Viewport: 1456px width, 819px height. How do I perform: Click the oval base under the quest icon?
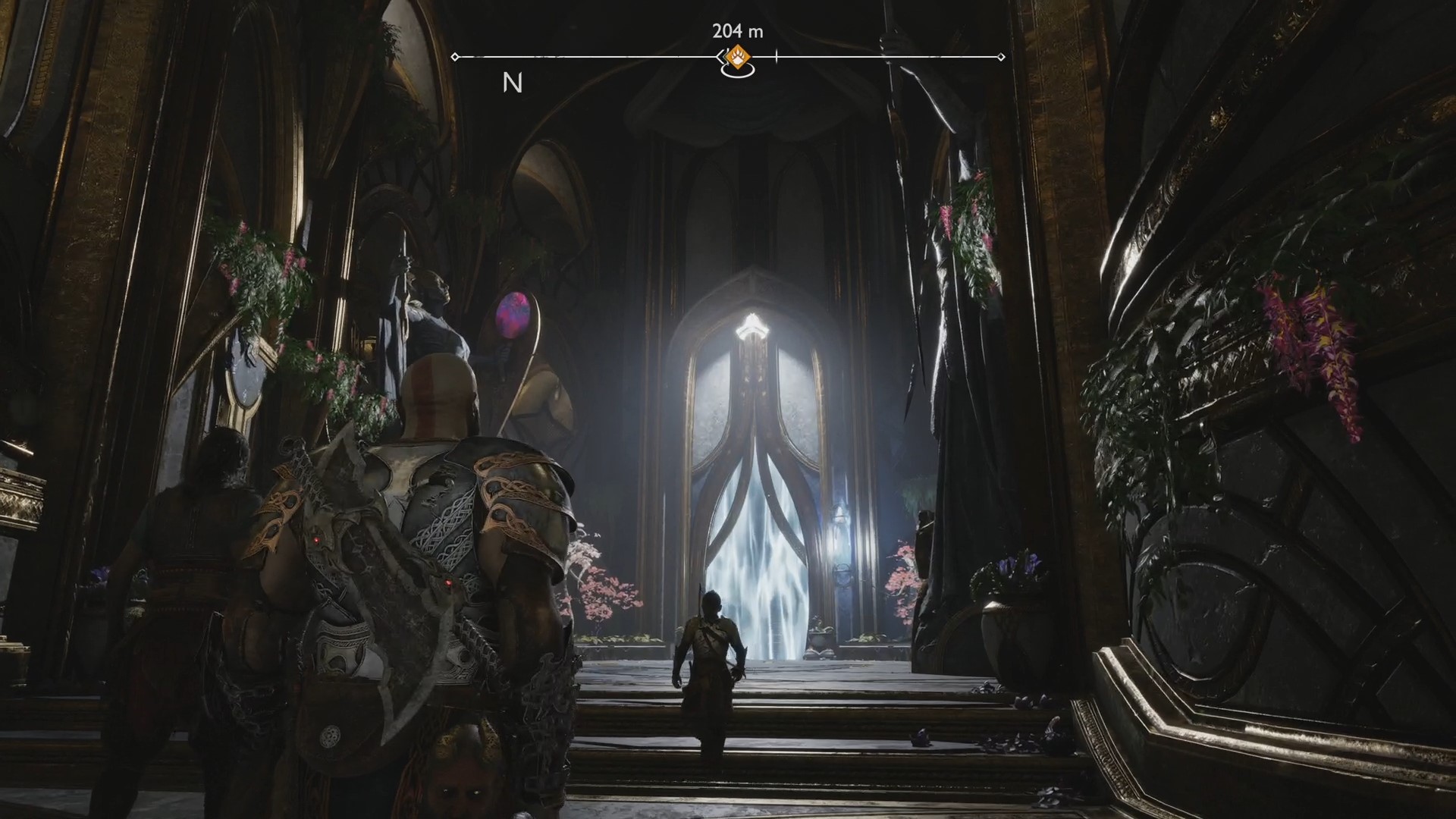737,70
